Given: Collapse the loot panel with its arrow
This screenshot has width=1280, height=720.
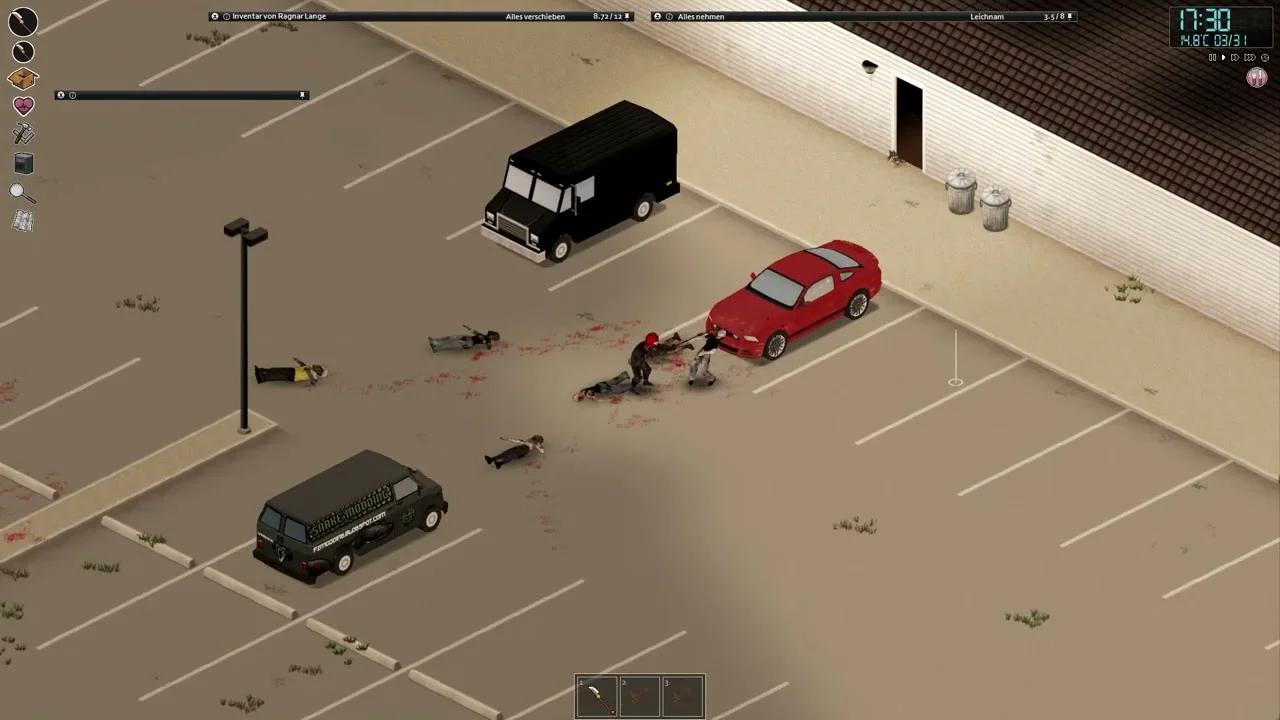Looking at the screenshot, I should [x=657, y=16].
